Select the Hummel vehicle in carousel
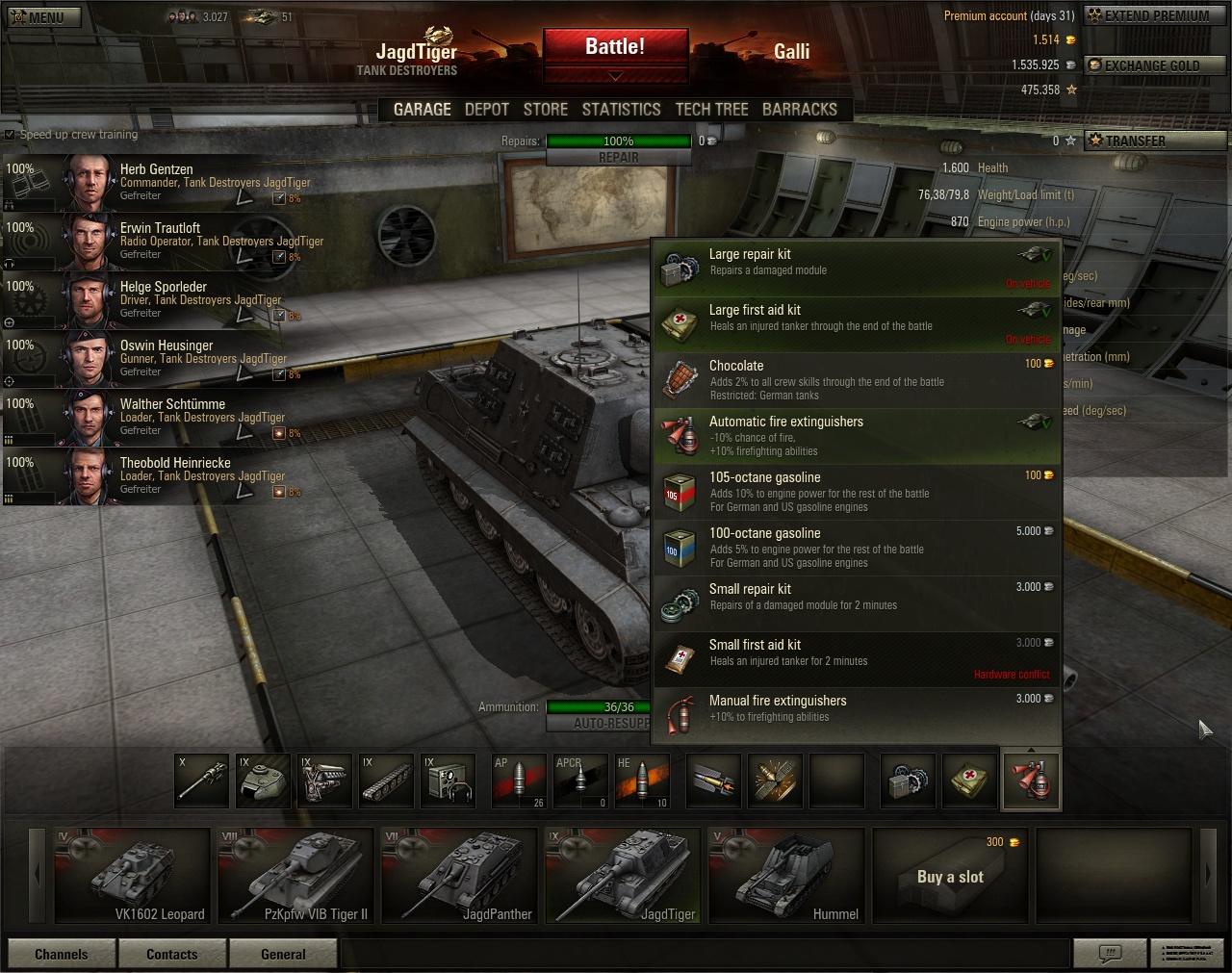 [786, 875]
